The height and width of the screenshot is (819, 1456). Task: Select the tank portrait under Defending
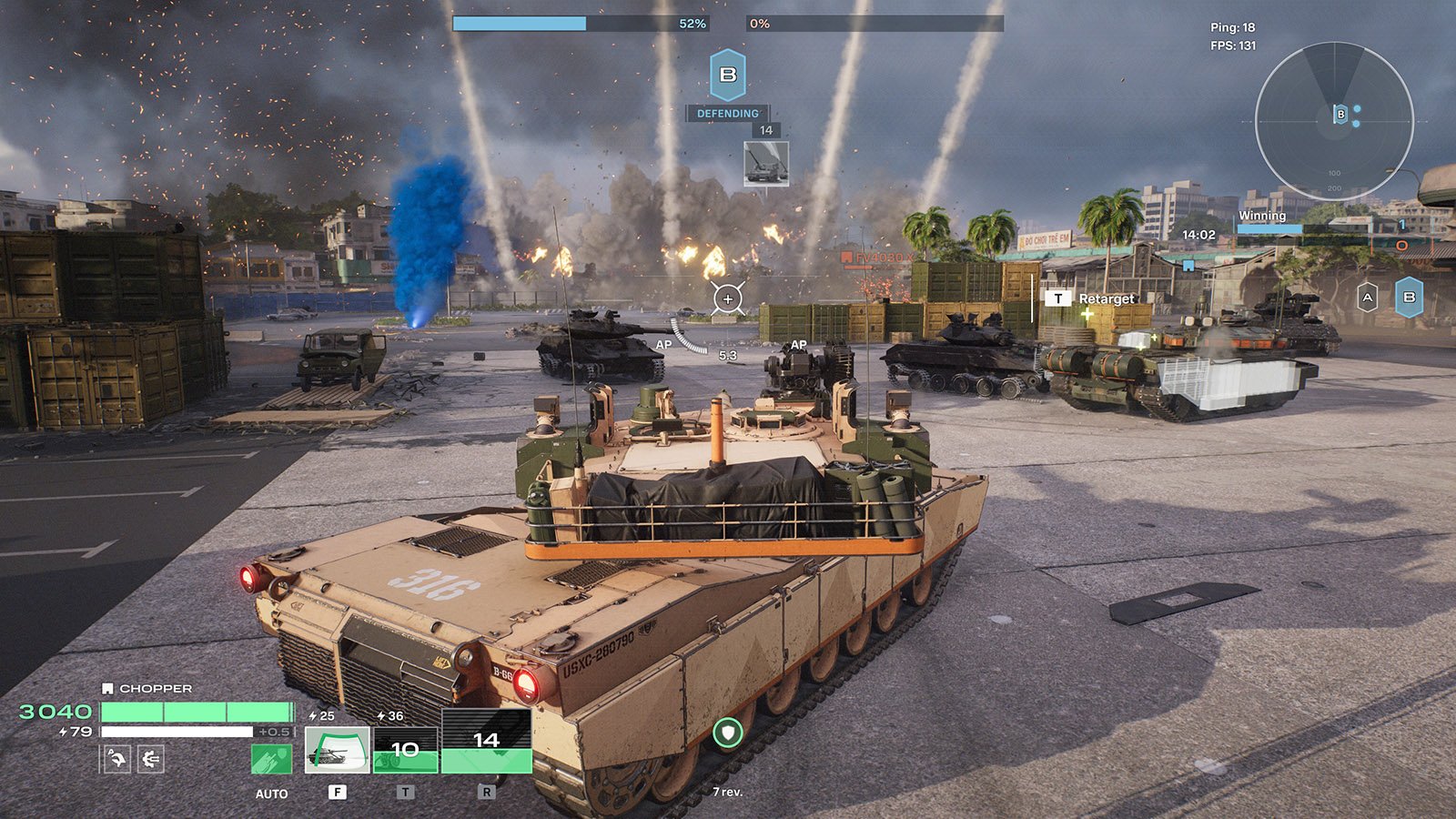tap(766, 164)
